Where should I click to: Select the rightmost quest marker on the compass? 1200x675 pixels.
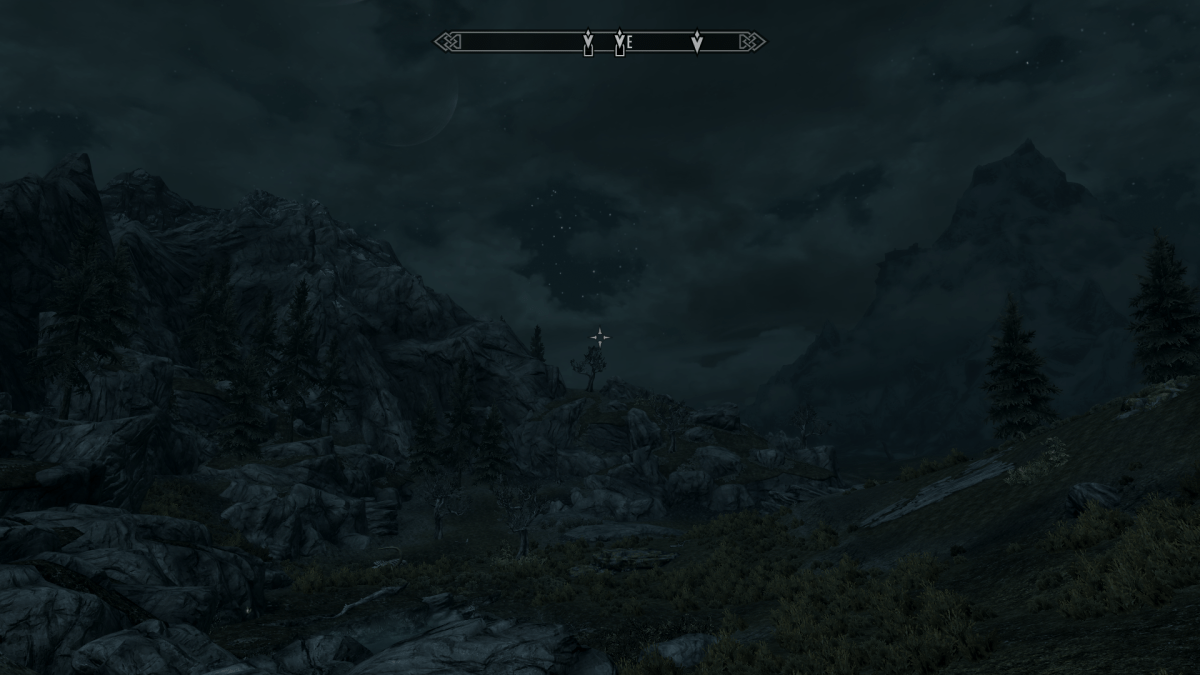(697, 42)
